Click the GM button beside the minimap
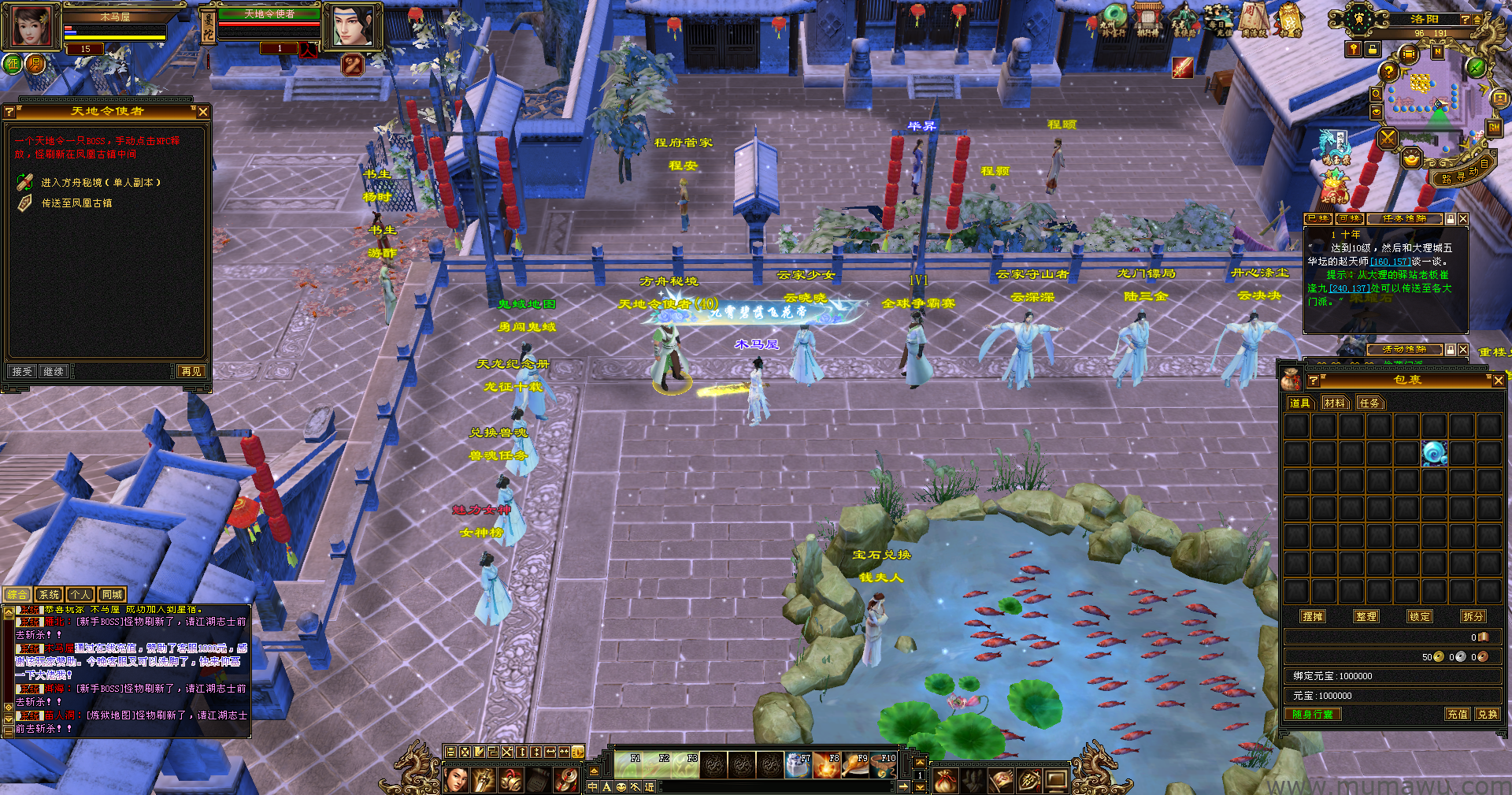 pos(1494,128)
